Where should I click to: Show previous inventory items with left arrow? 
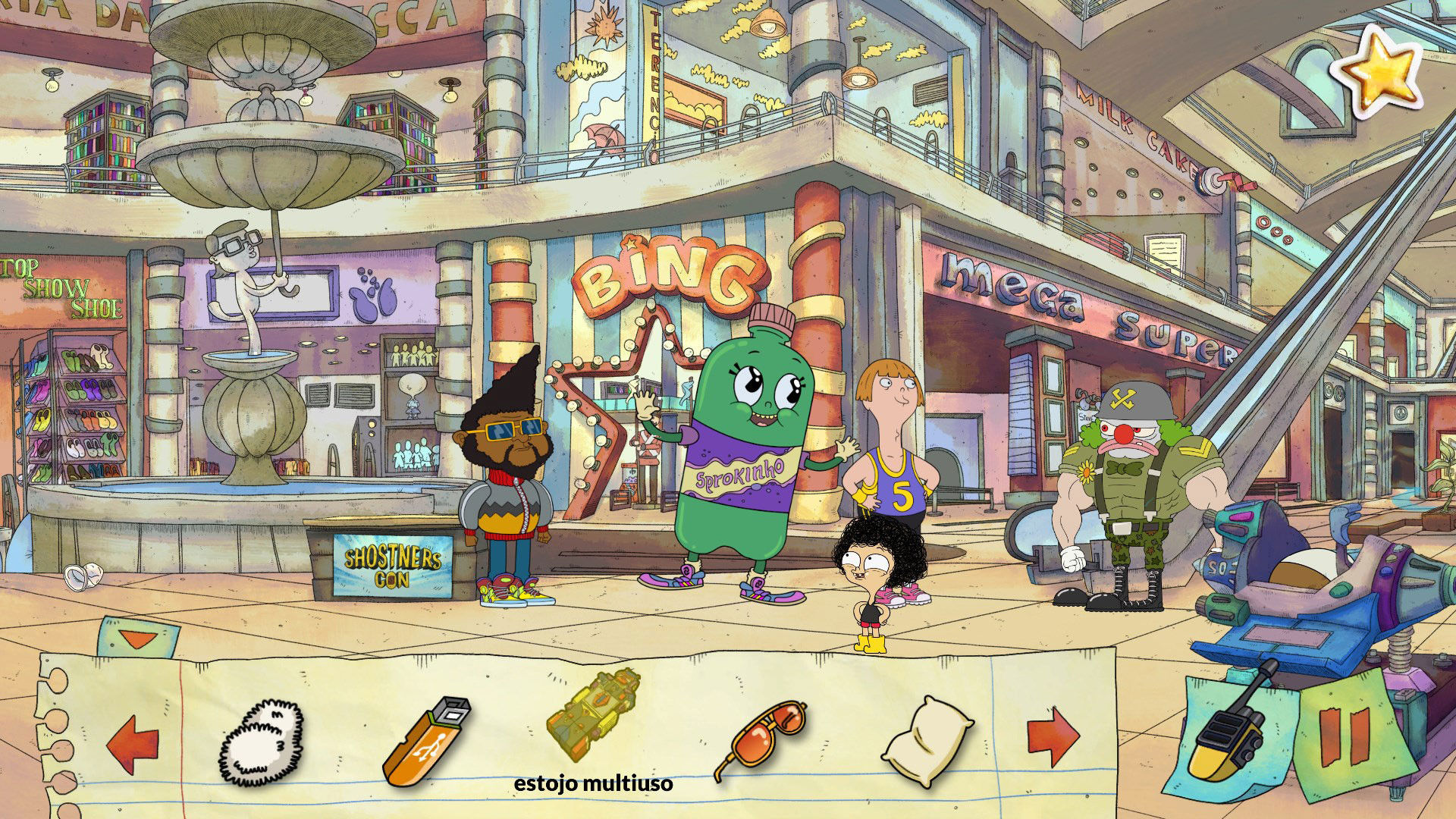coord(133,742)
